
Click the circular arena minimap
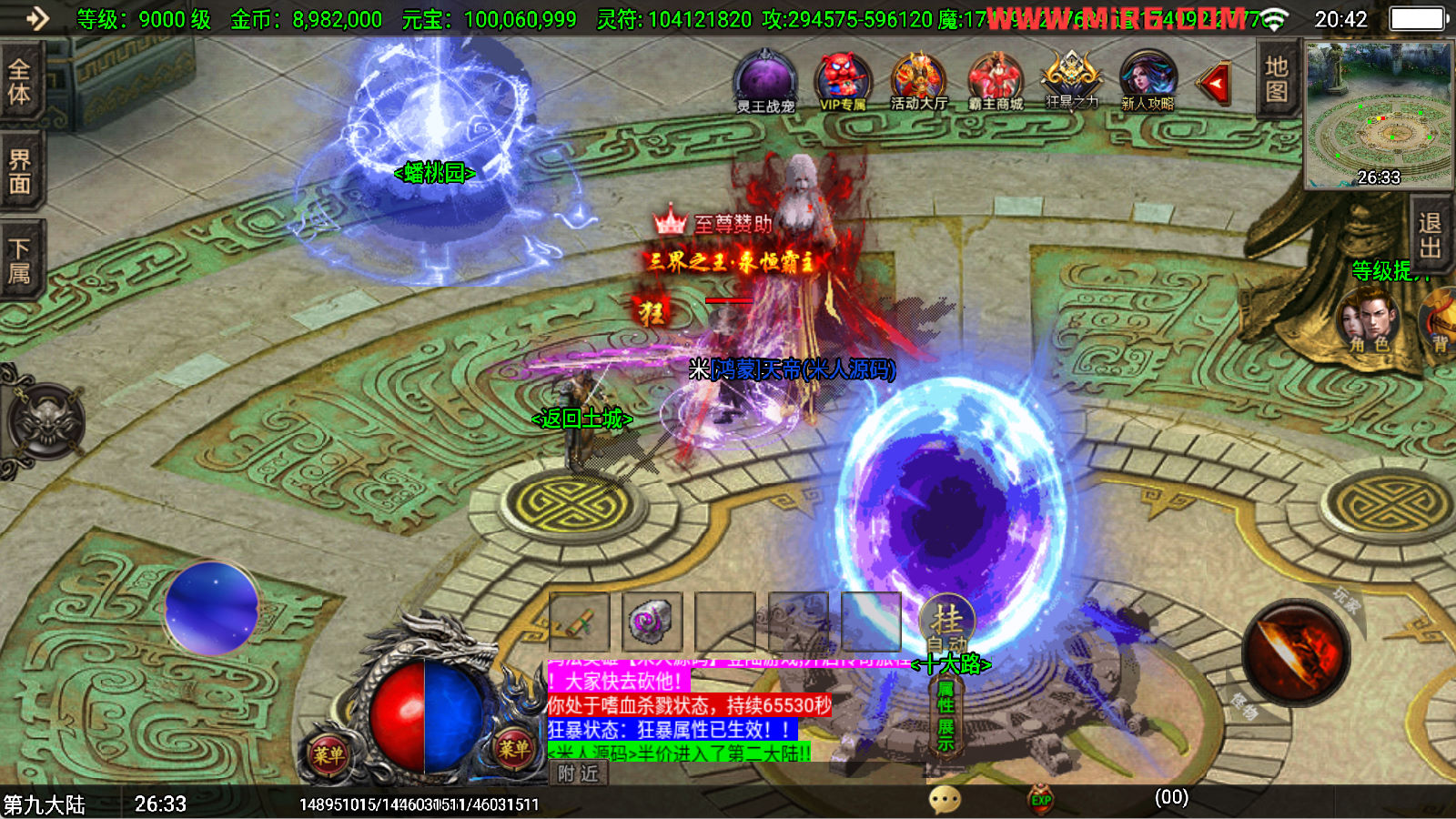1379,114
